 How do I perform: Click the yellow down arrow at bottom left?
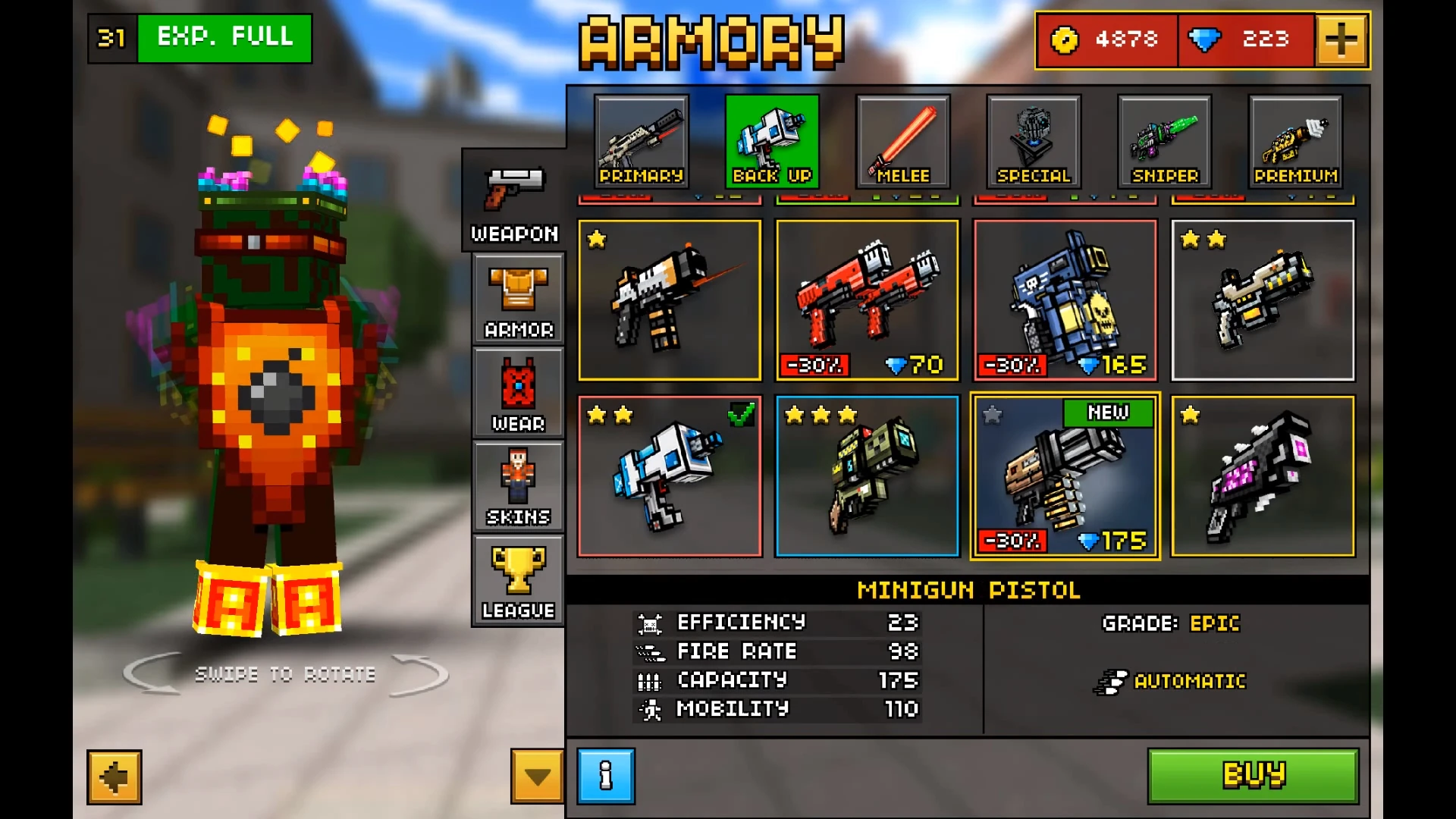pyautogui.click(x=536, y=777)
